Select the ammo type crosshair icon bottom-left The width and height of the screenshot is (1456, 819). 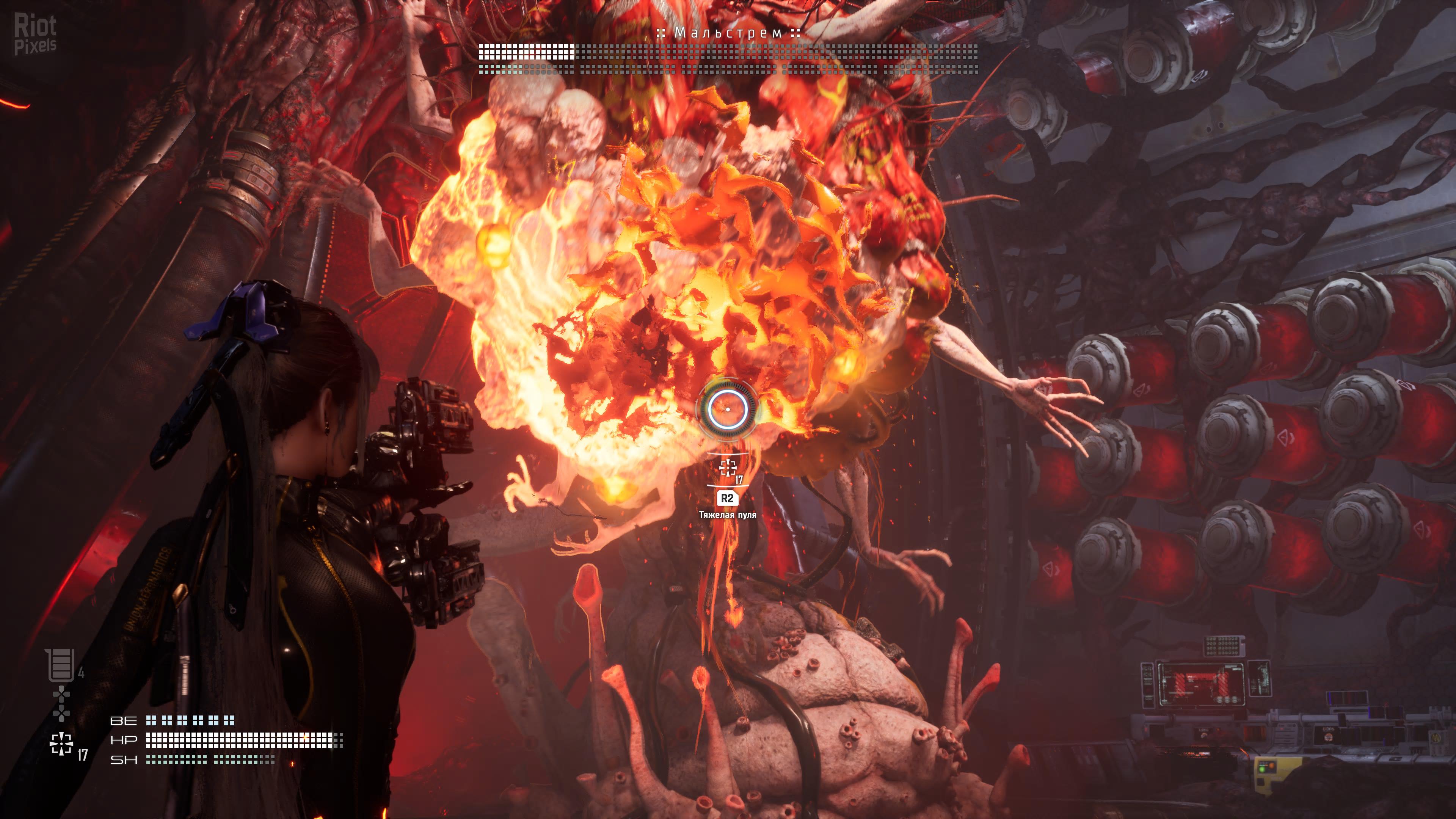(61, 744)
